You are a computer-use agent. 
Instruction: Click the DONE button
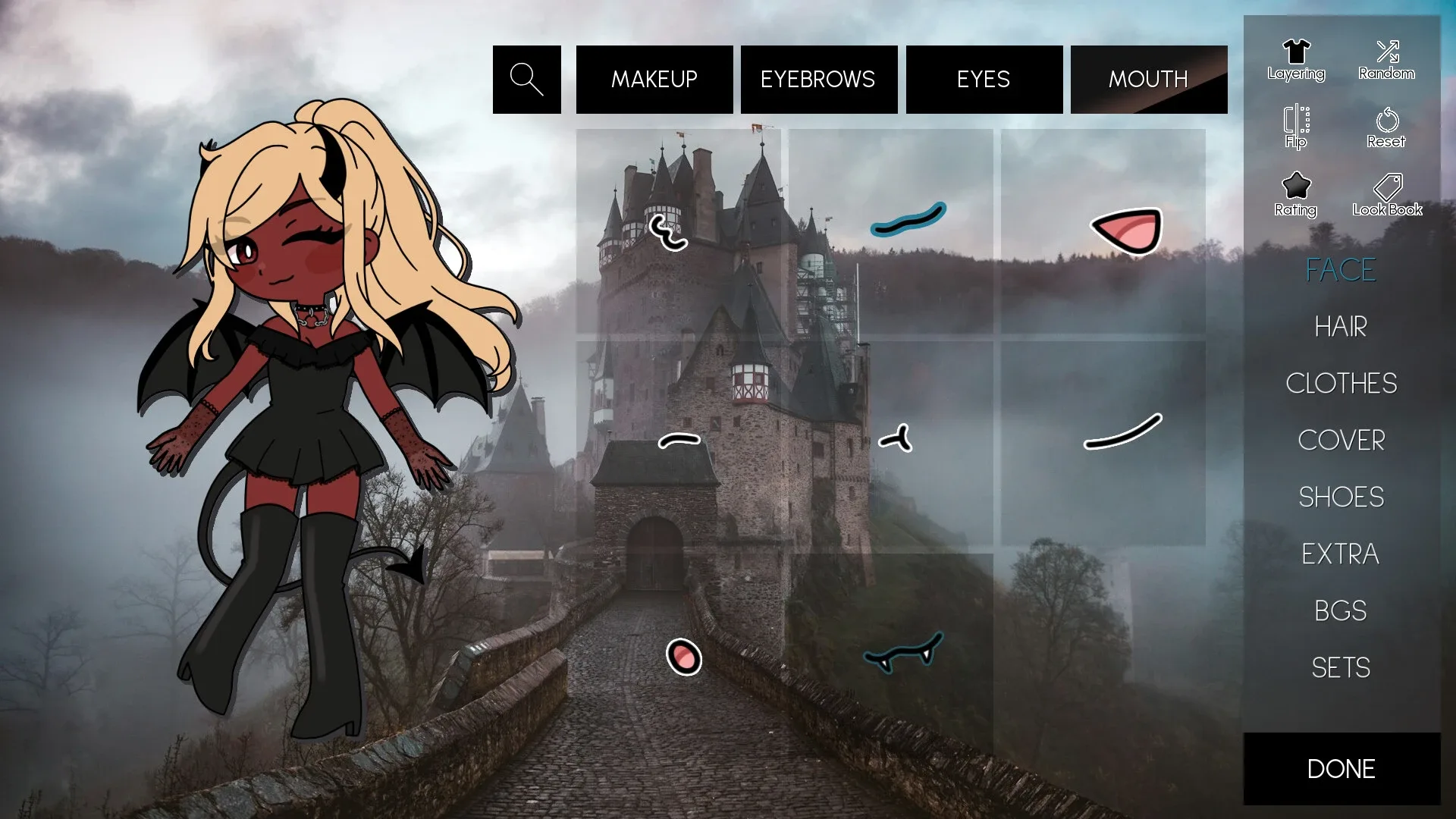pos(1339,768)
